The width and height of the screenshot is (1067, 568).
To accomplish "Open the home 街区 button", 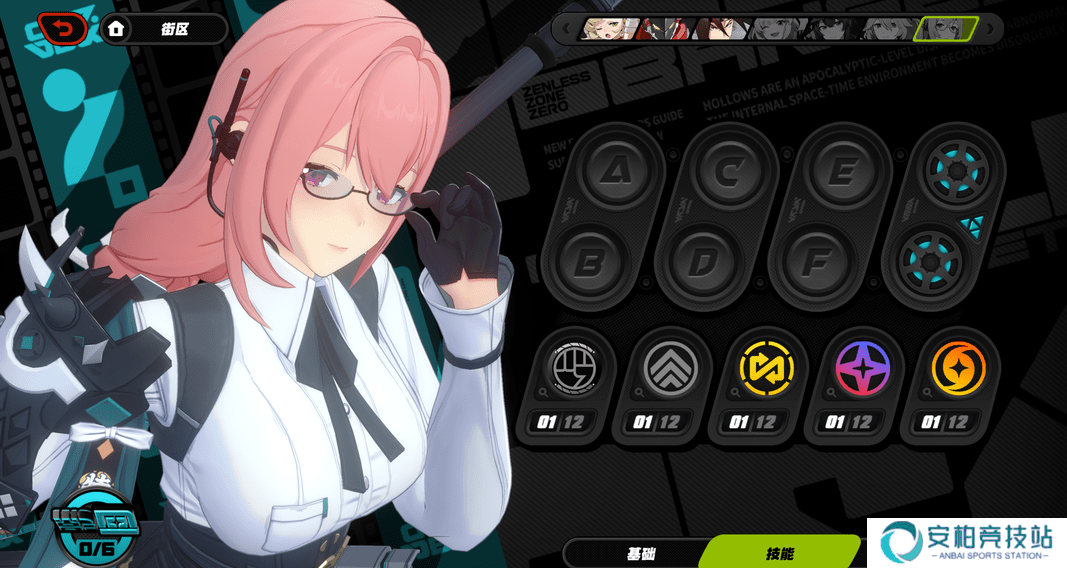I will [x=165, y=29].
